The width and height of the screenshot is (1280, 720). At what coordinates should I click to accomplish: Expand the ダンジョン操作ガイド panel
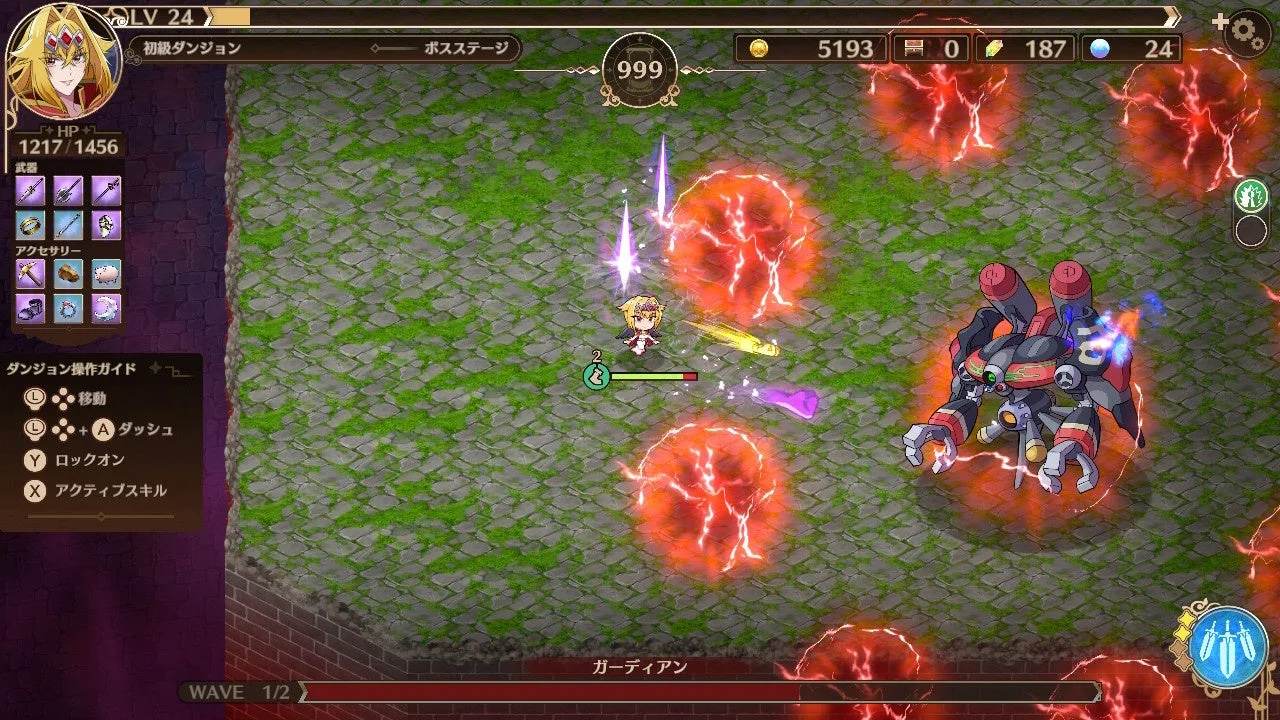coord(70,368)
